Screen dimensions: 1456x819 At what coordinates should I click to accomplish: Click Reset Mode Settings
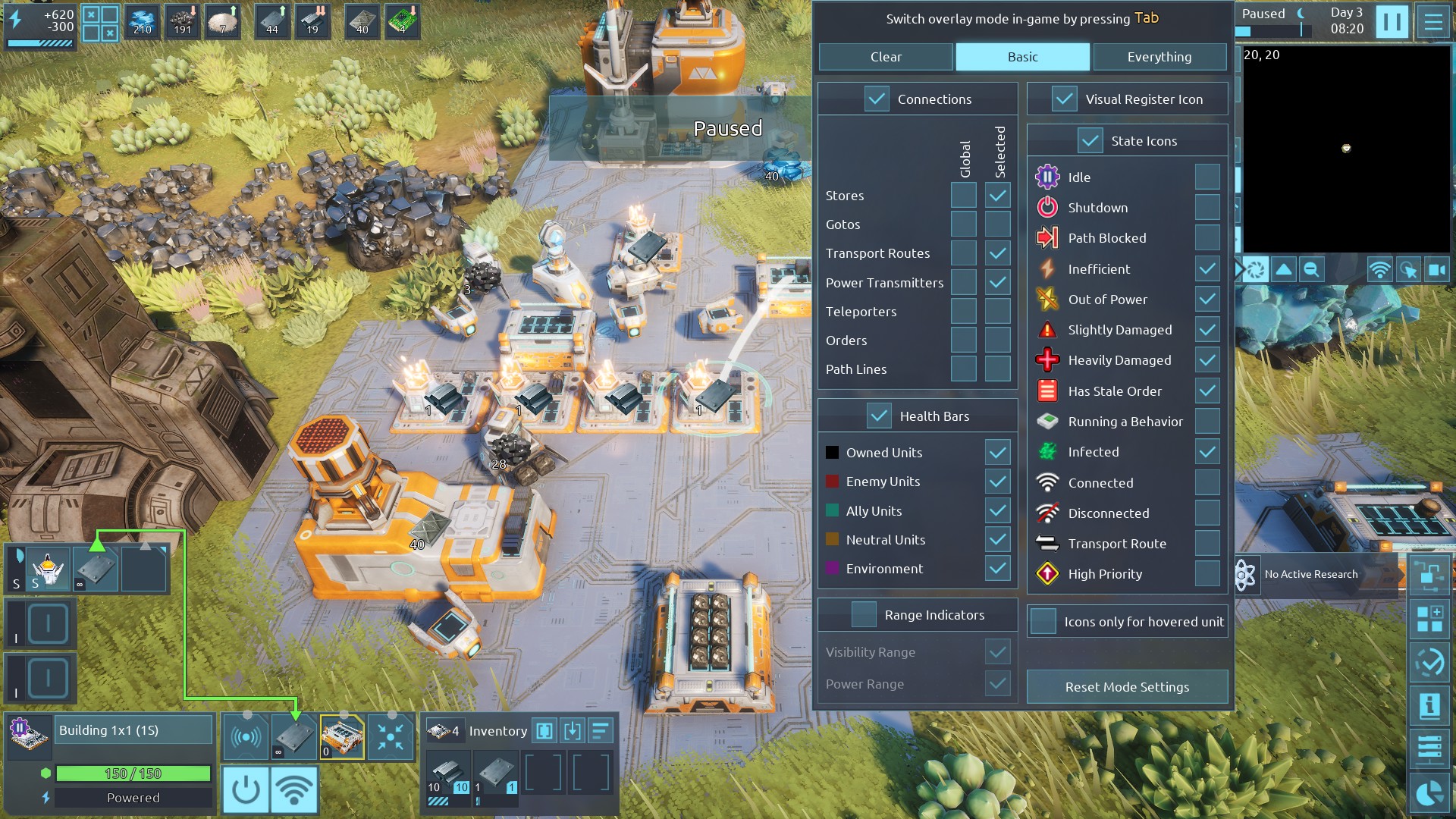pyautogui.click(x=1127, y=687)
